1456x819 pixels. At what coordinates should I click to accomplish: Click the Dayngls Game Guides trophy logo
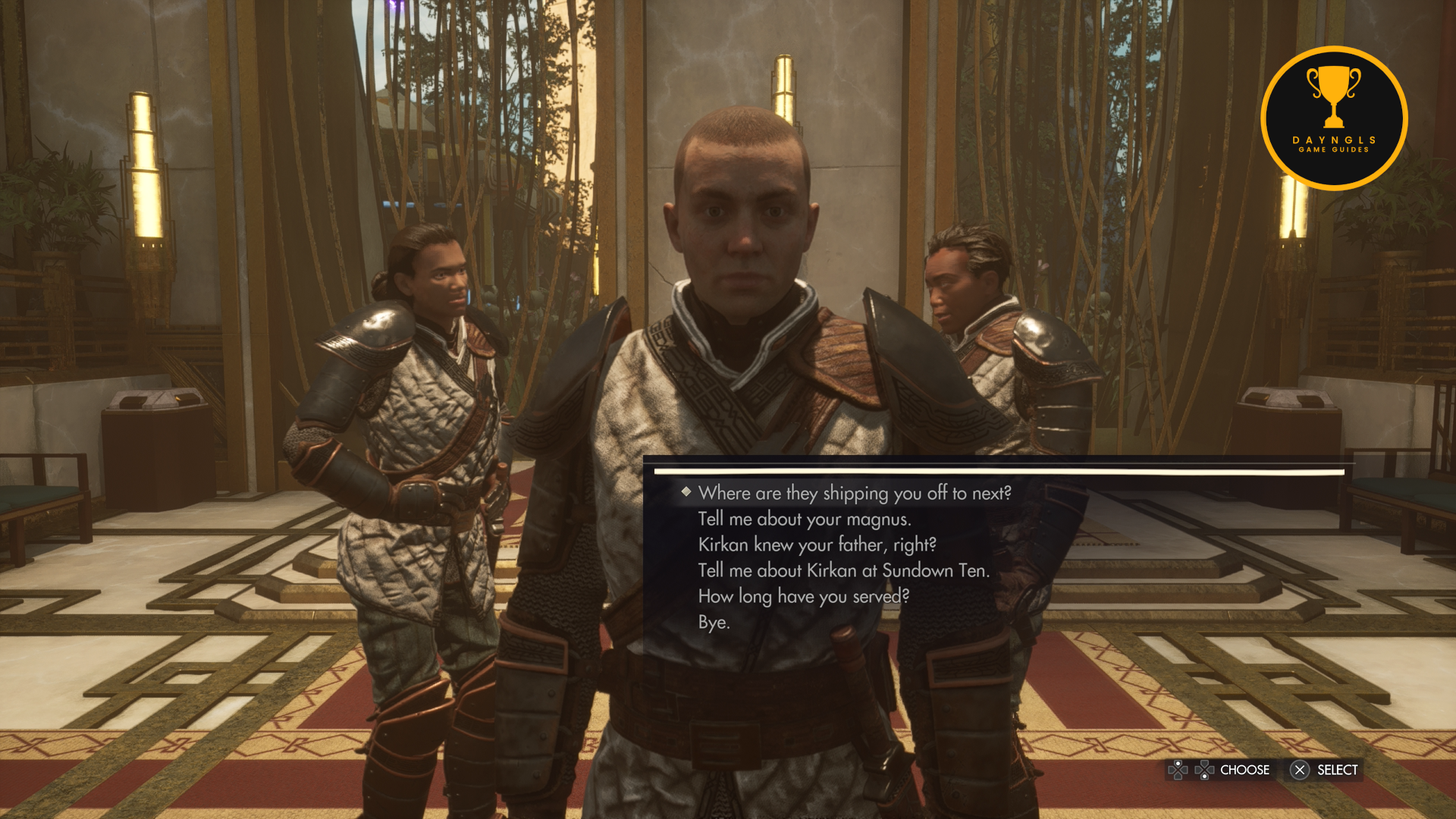pyautogui.click(x=1334, y=118)
